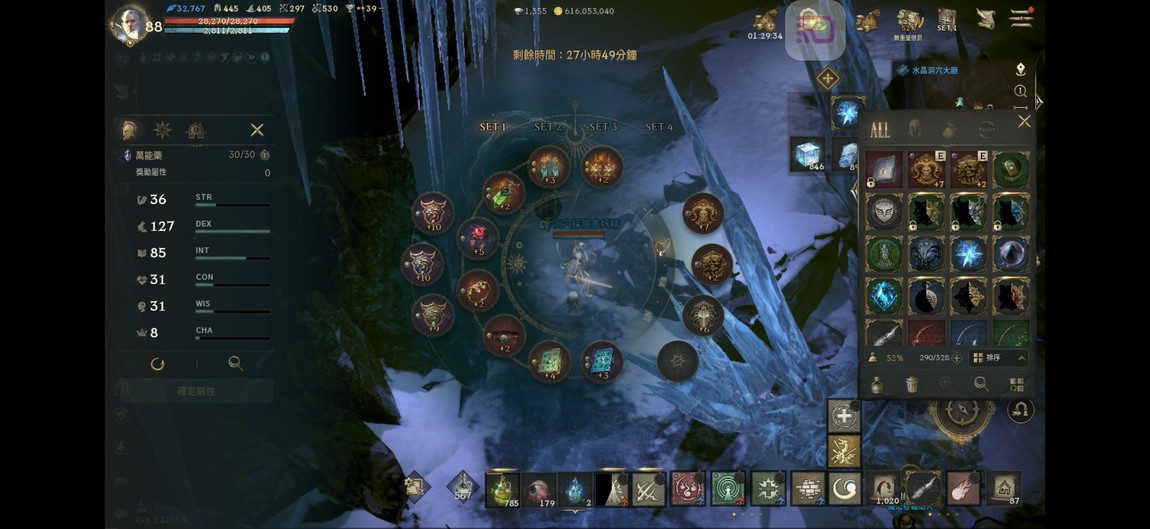Select the glowing blue crystal inventory item
1150x529 pixels.
pyautogui.click(x=883, y=296)
